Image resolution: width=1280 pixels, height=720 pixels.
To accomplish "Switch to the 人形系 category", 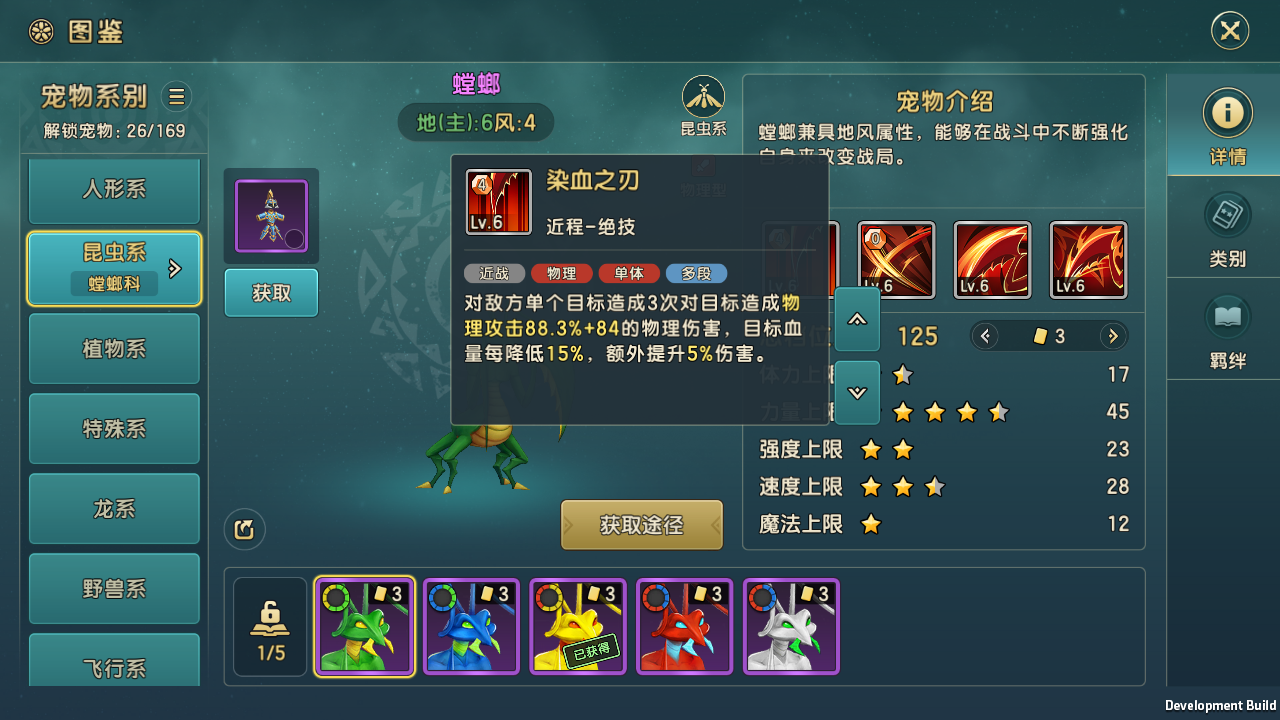I will 113,190.
